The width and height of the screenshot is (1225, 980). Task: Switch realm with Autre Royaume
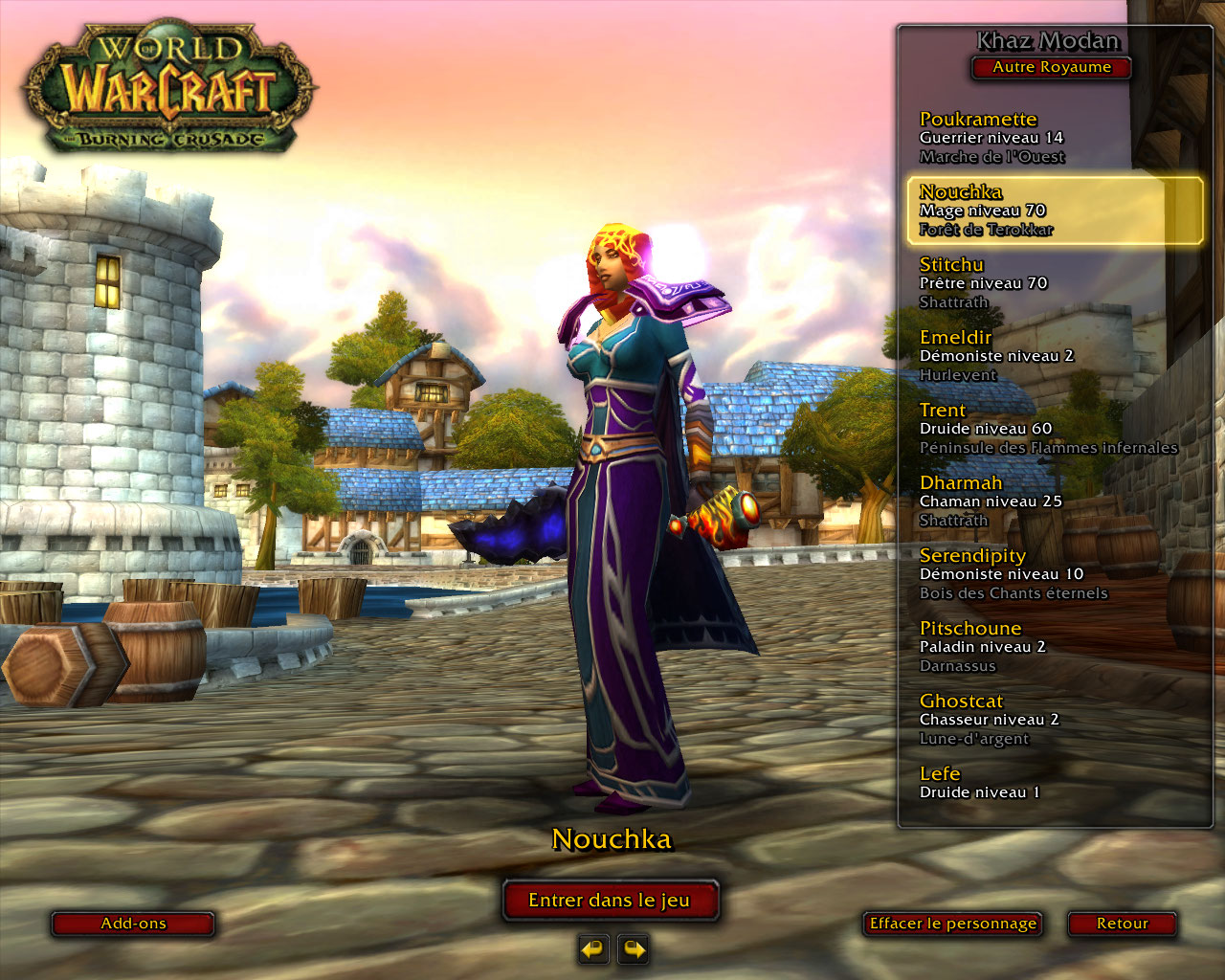(x=1051, y=67)
